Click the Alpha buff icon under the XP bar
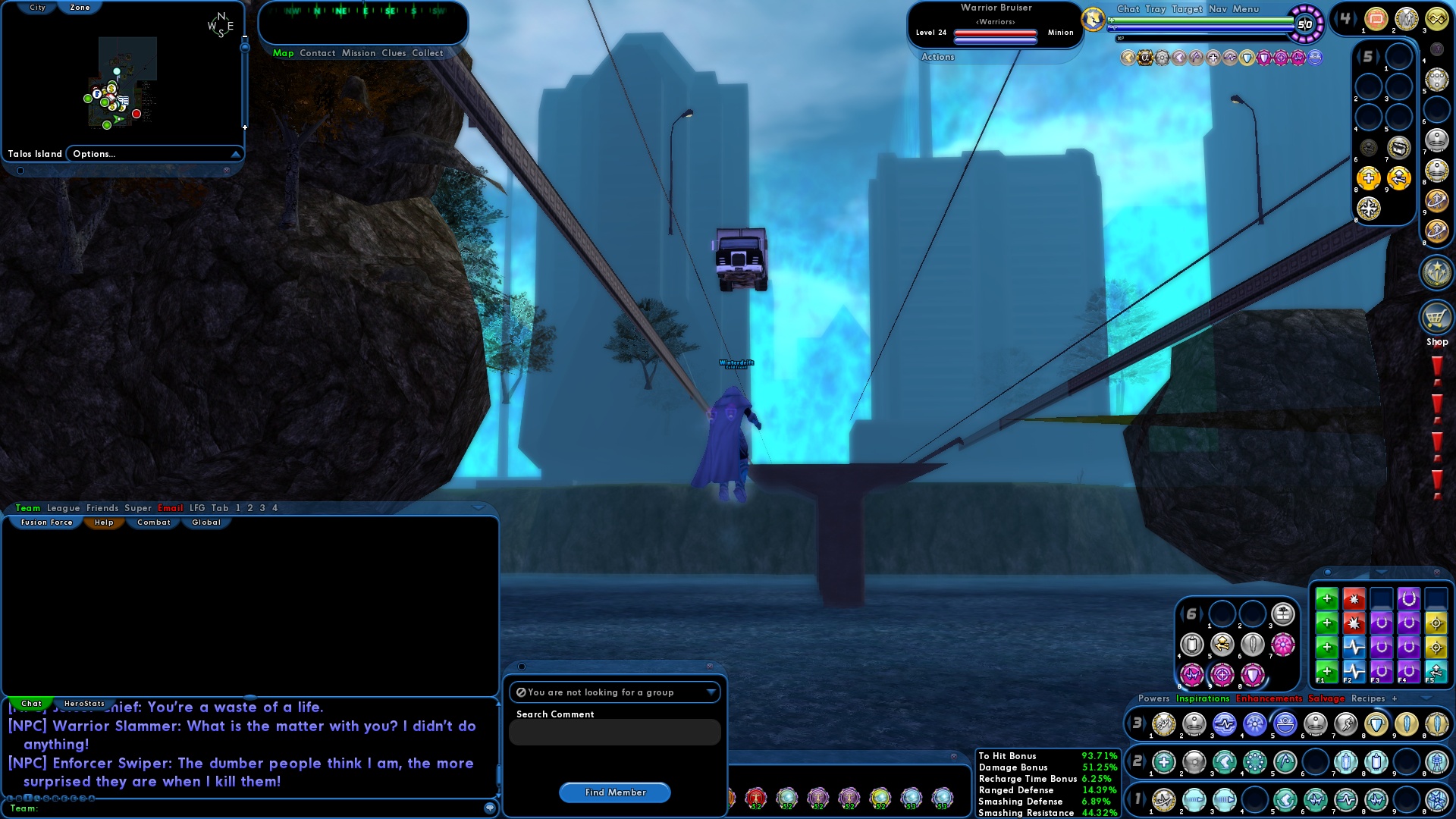 [1145, 58]
